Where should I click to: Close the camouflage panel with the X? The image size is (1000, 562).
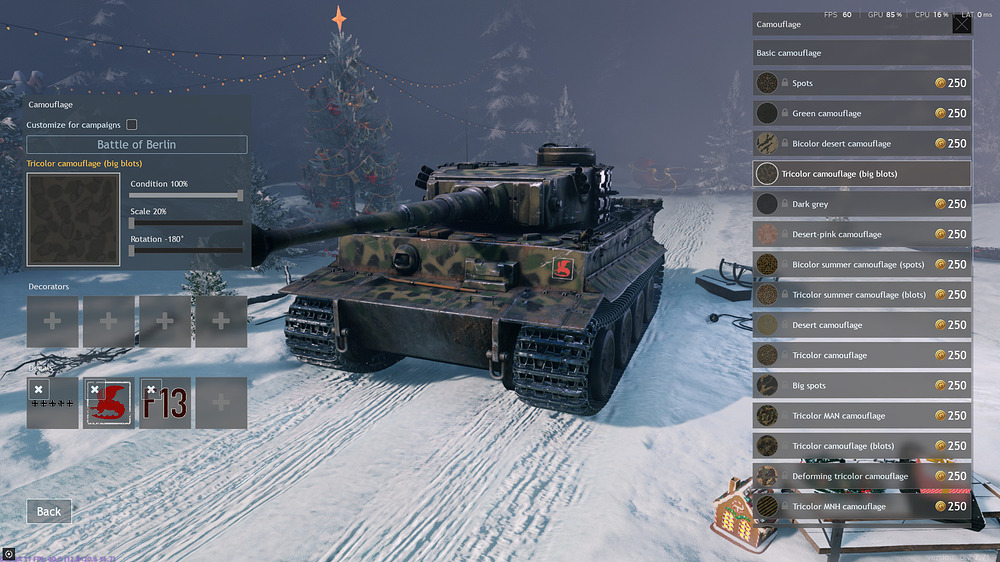961,24
